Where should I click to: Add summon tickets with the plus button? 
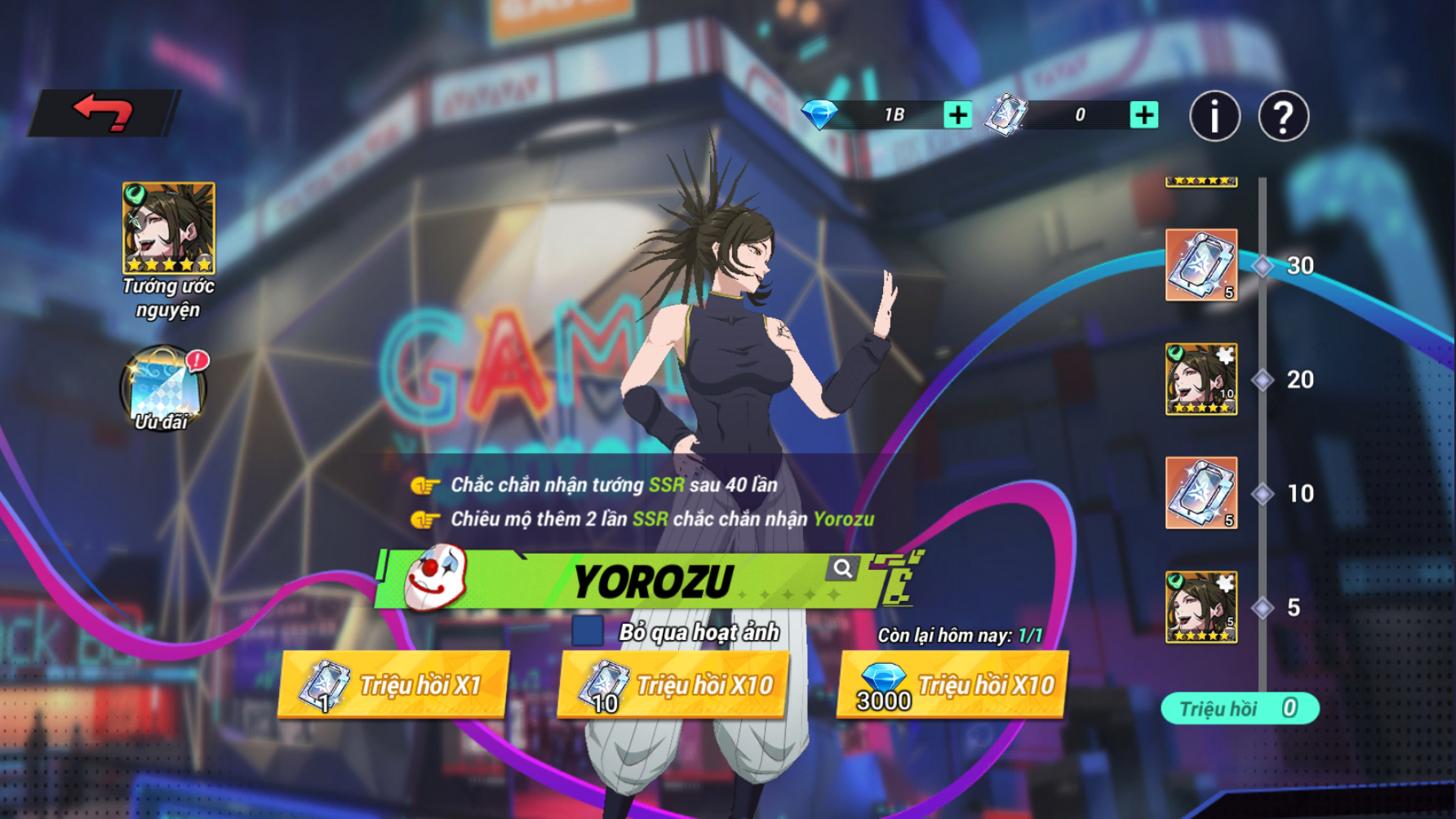[1143, 115]
